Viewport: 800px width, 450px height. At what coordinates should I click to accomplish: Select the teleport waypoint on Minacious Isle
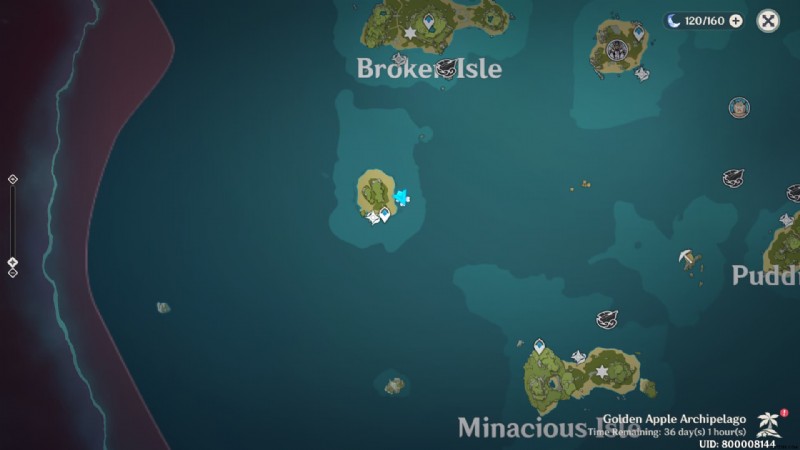click(x=539, y=346)
